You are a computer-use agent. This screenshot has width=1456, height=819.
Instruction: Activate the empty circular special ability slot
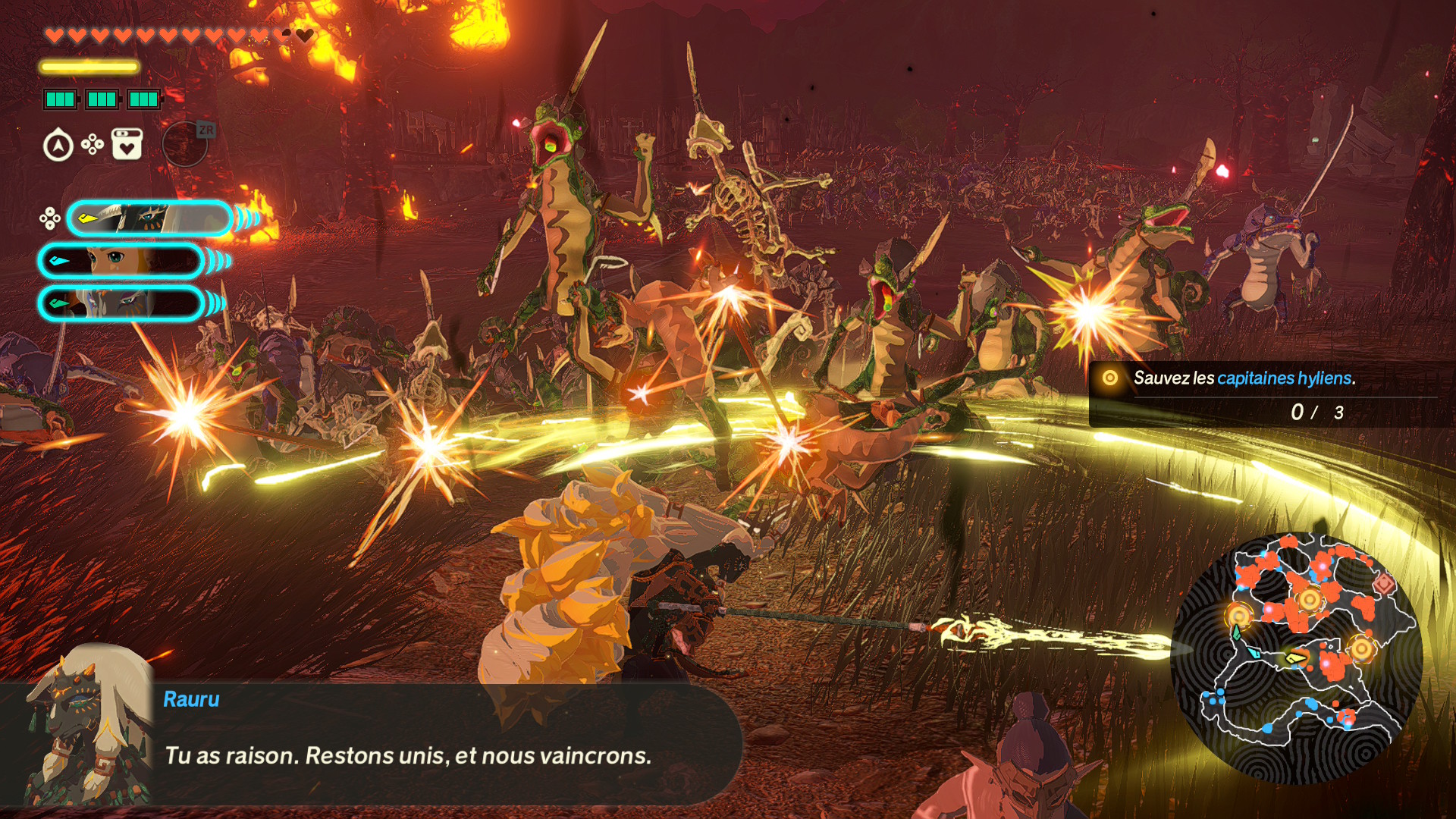184,144
